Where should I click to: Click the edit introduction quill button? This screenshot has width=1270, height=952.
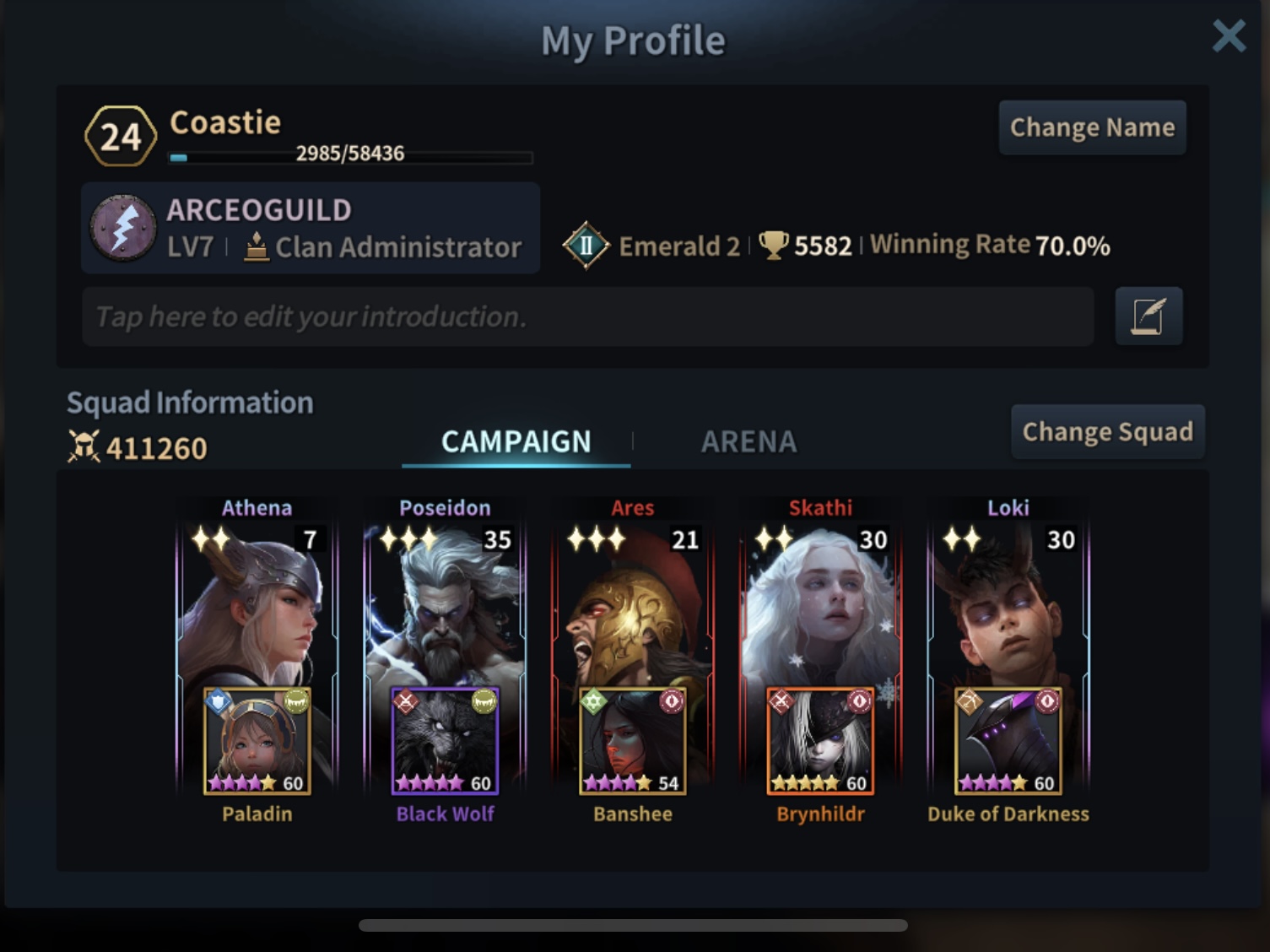tap(1148, 316)
